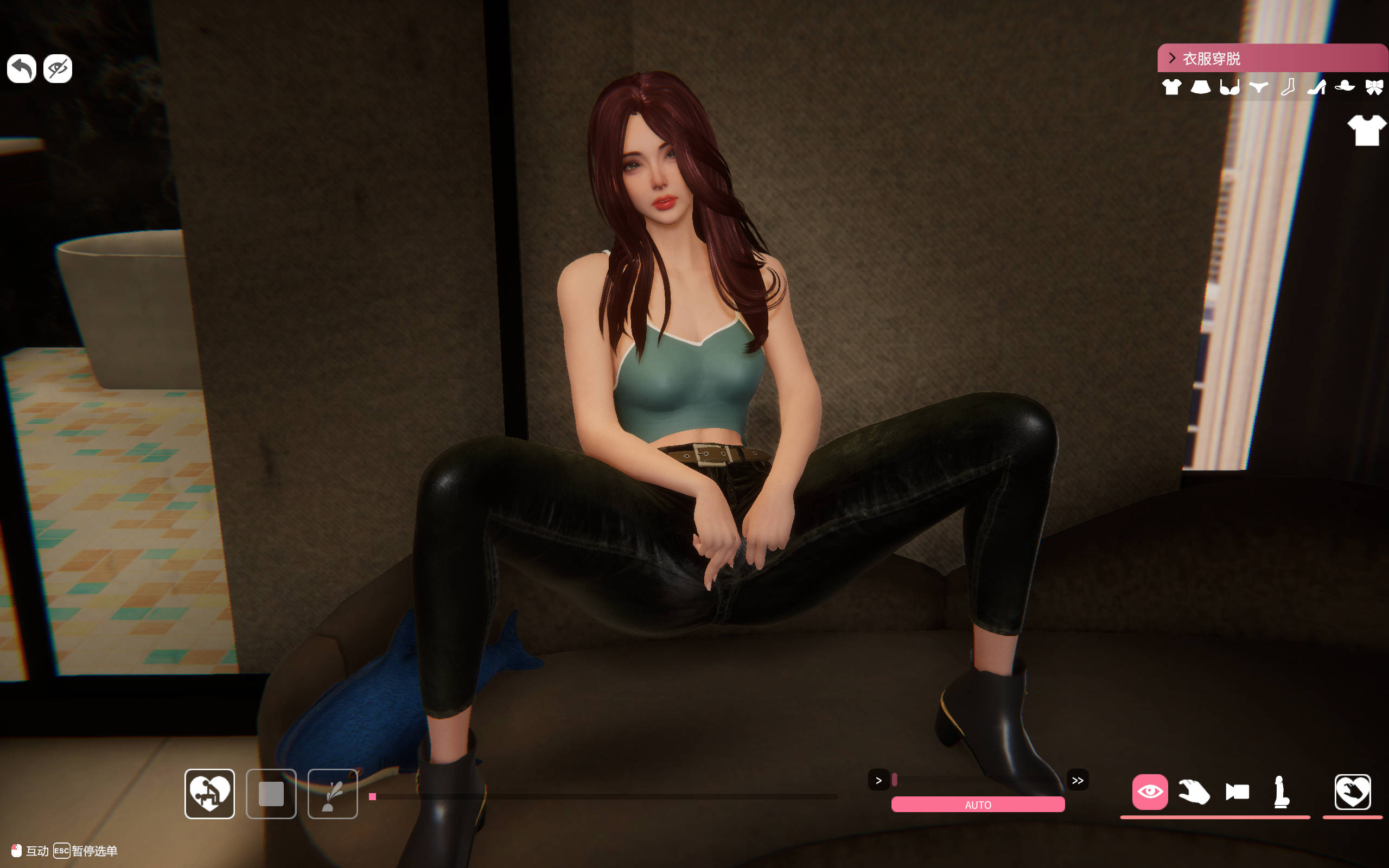
Task: Click the undo arrow button top-left
Action: tap(21, 68)
